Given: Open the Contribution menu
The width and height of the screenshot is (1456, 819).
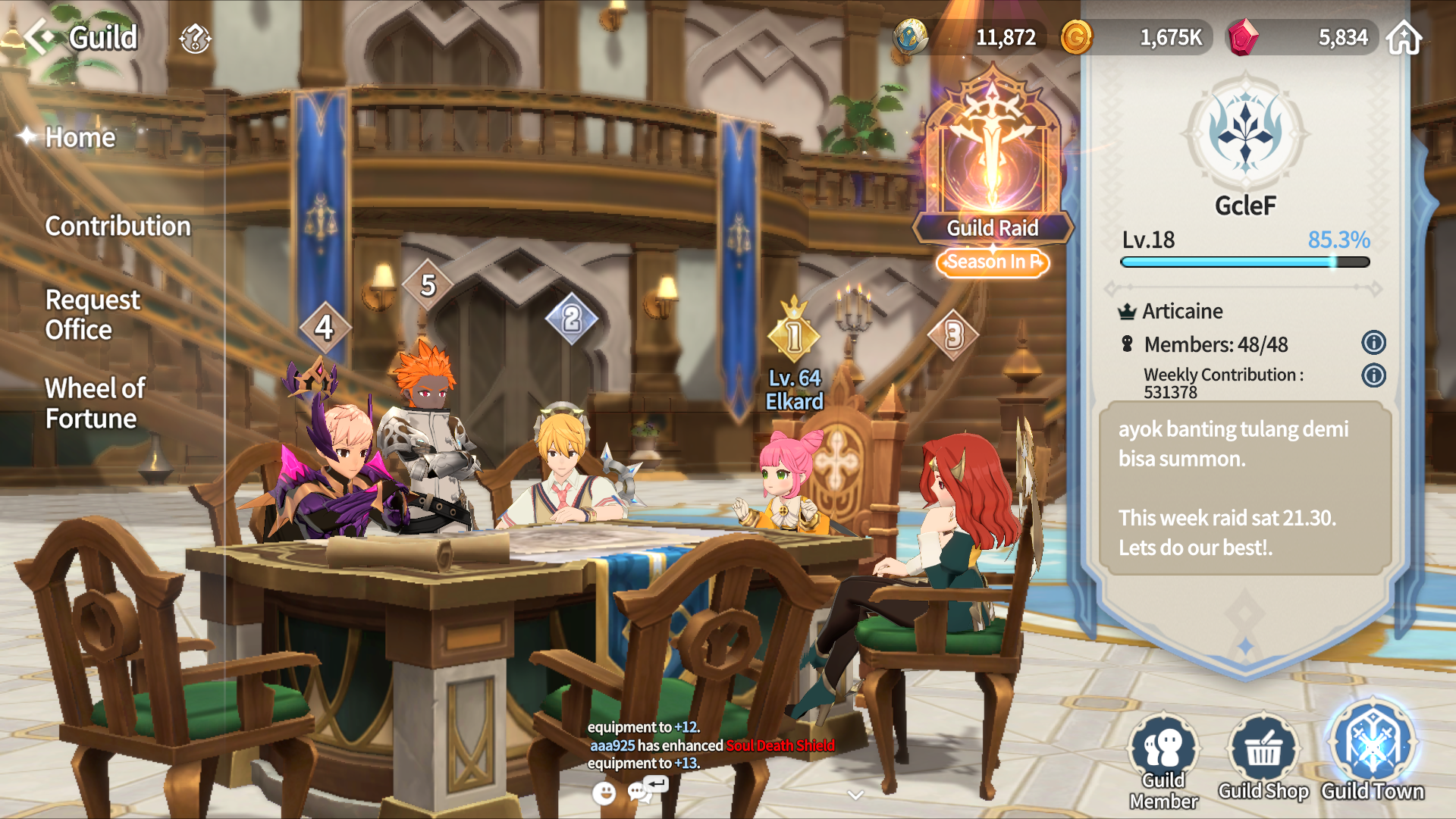Looking at the screenshot, I should 118,226.
